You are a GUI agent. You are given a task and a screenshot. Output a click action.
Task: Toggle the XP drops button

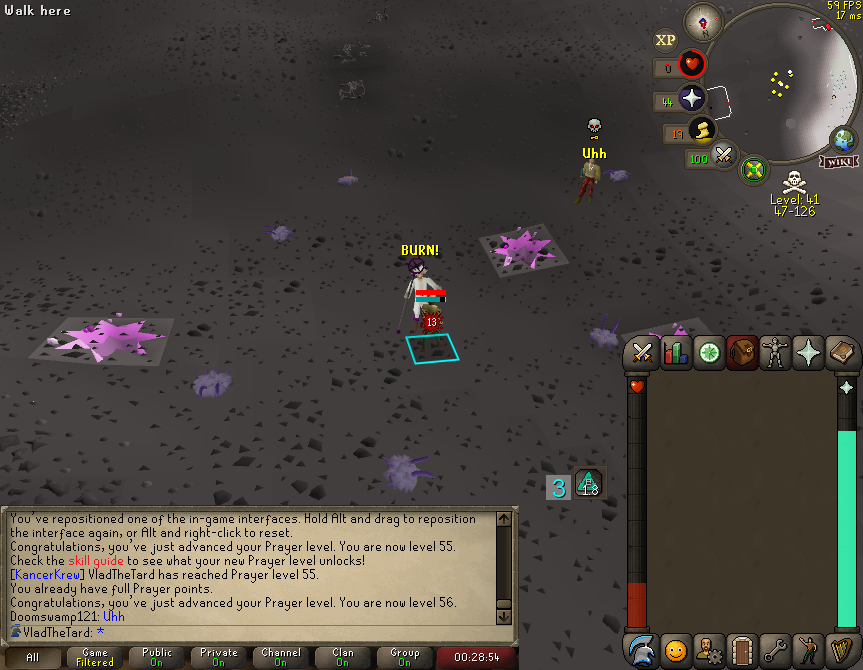pos(665,40)
